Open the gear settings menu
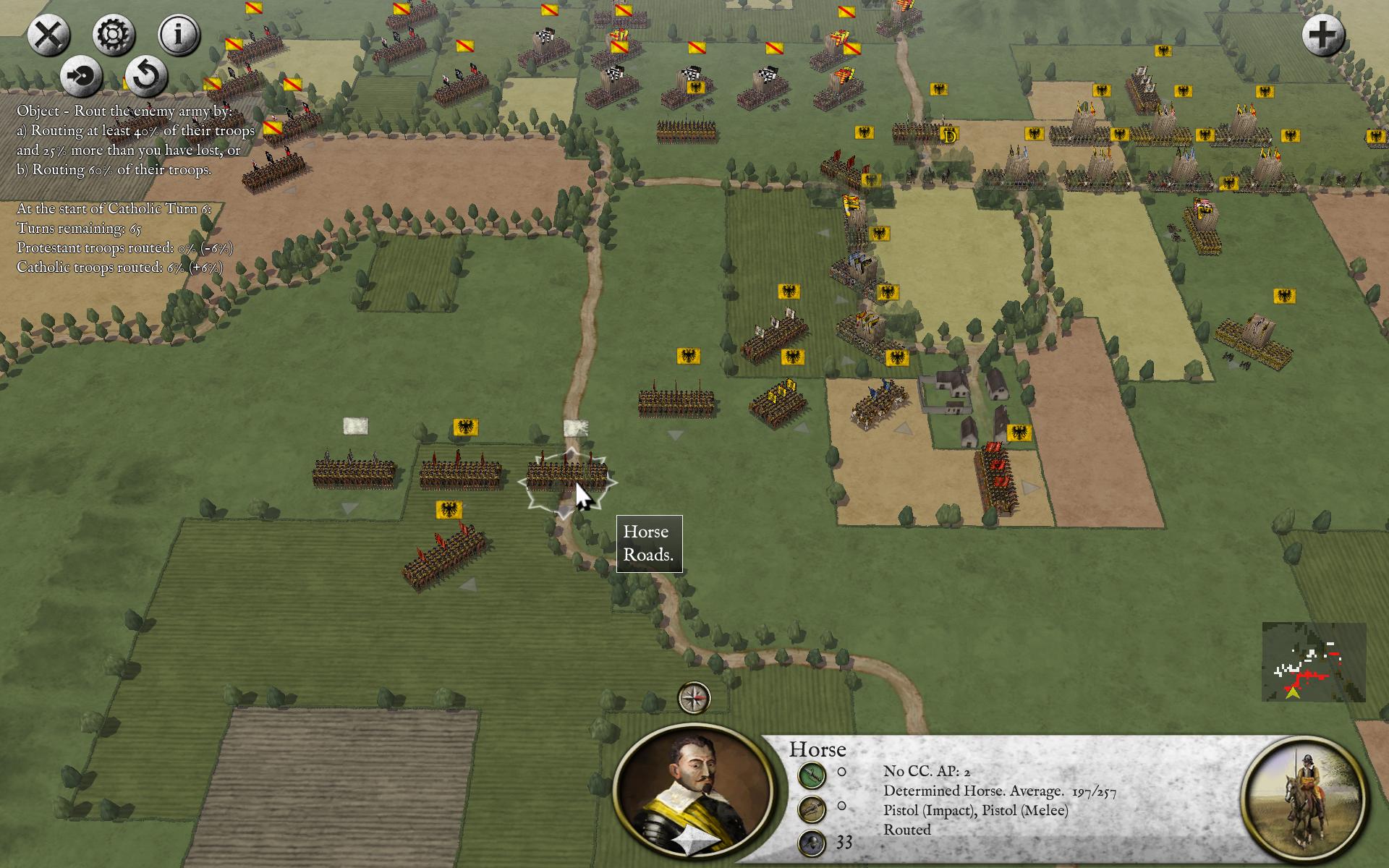Image resolution: width=1389 pixels, height=868 pixels. [x=114, y=35]
